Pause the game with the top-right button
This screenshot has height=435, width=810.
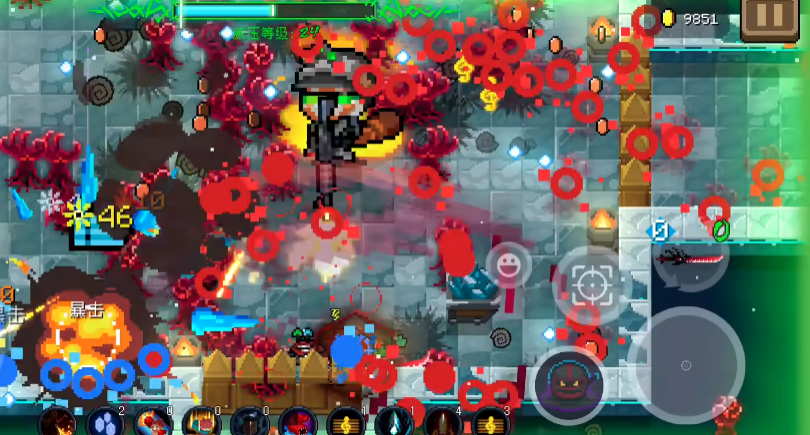click(769, 17)
